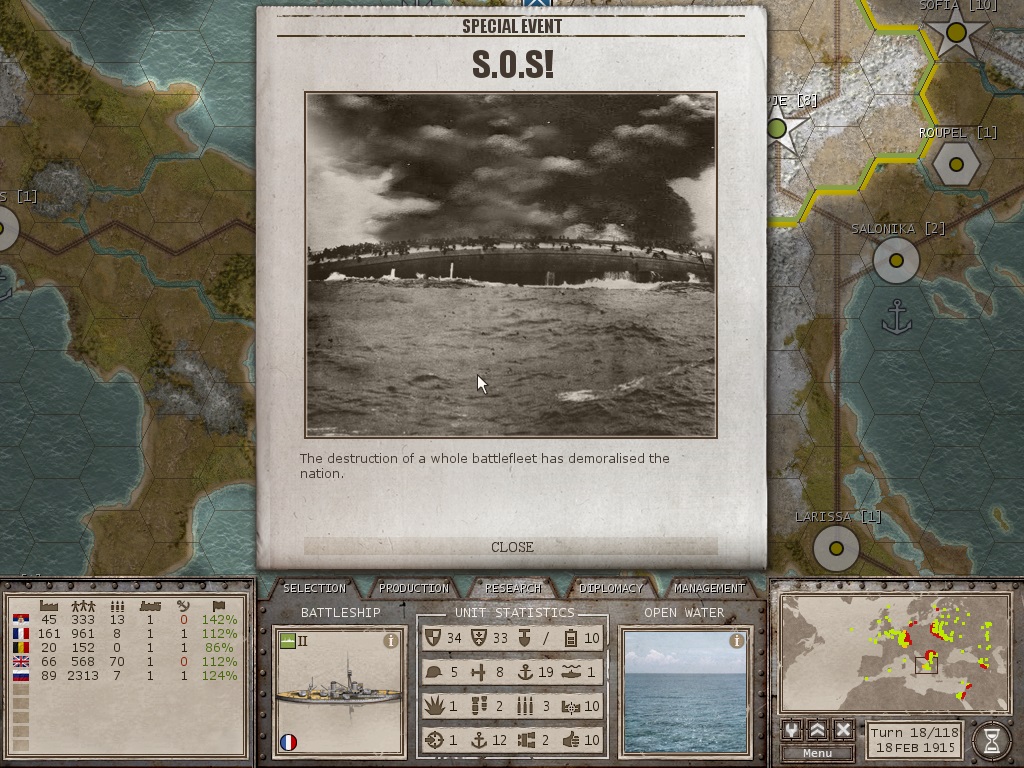End the turn with the hourglass button

(x=991, y=739)
